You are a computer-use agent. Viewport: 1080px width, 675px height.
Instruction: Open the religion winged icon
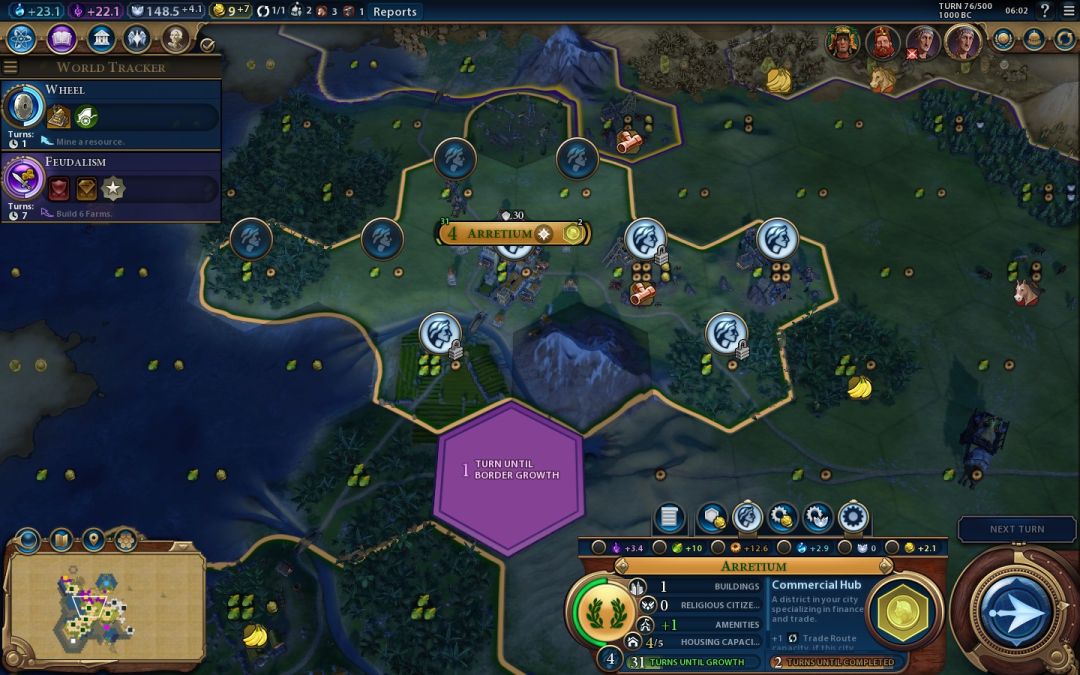(x=138, y=39)
